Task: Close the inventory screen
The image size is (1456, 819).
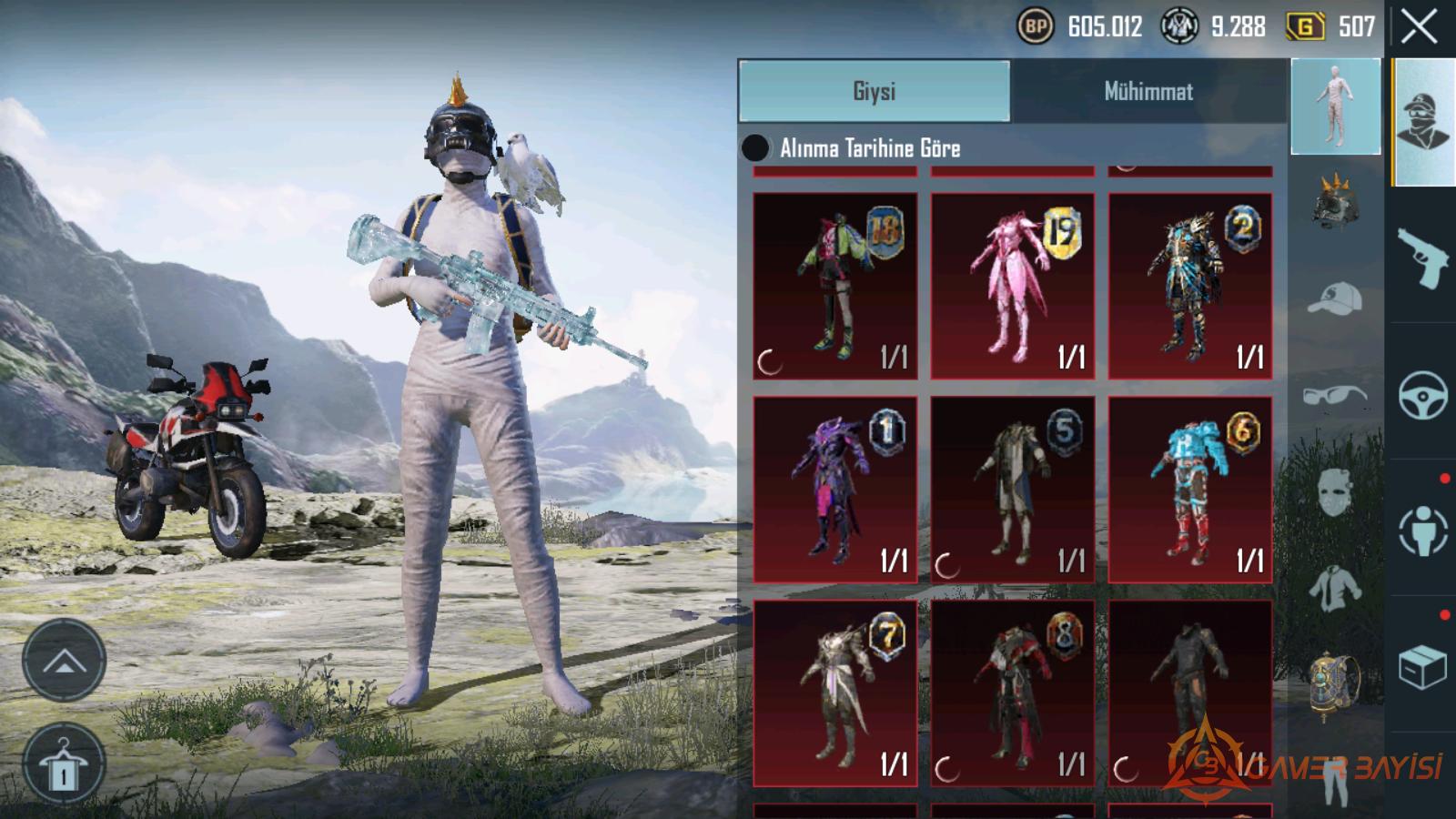Action: point(1419,27)
